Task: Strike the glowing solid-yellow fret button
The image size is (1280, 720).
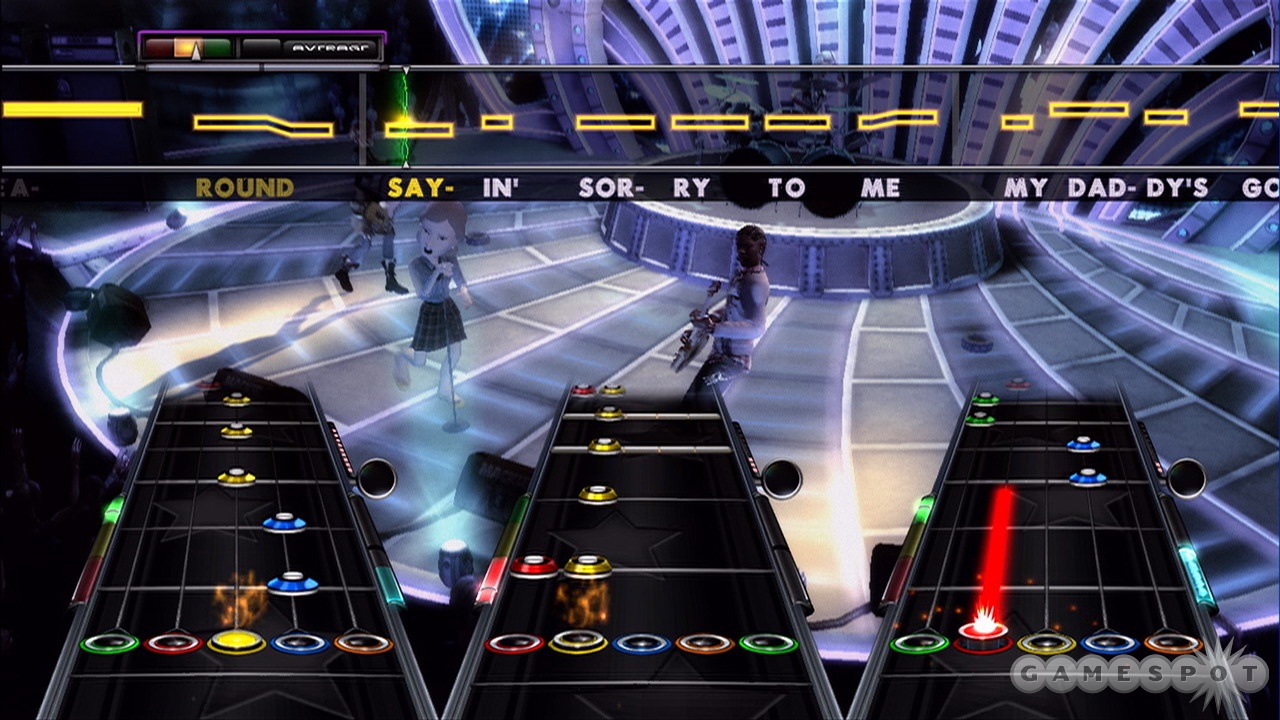Action: (236, 641)
